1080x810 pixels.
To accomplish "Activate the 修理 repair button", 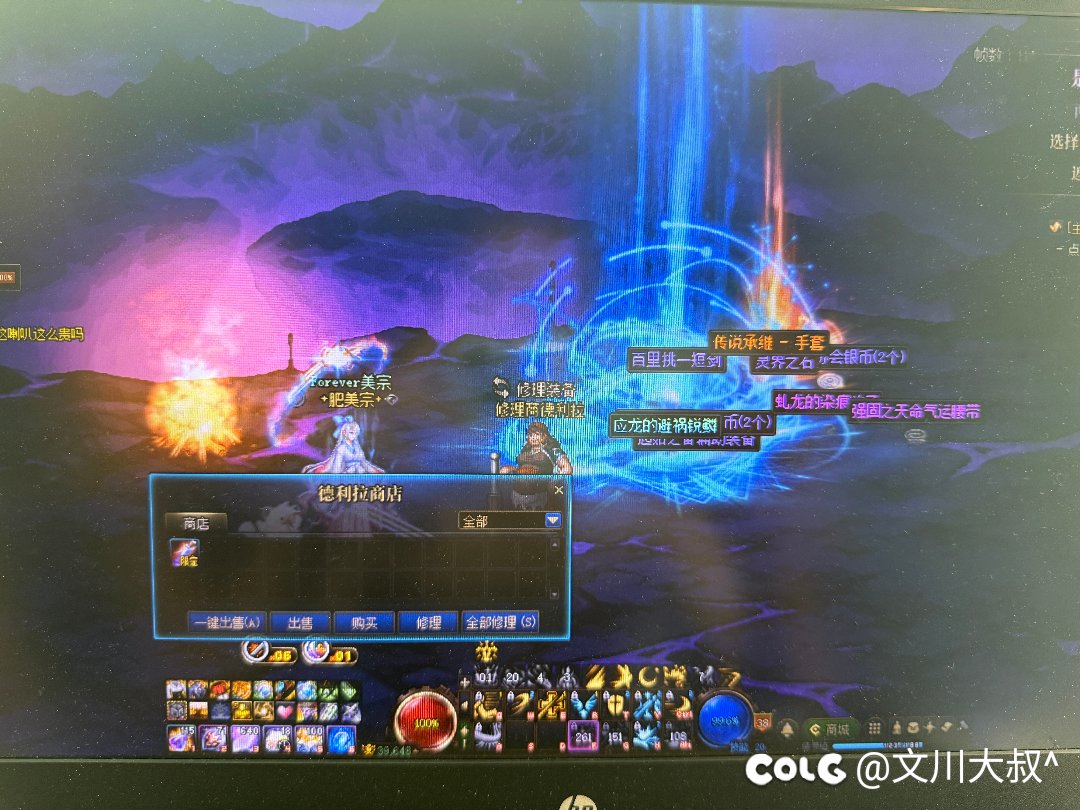I will pyautogui.click(x=428, y=622).
